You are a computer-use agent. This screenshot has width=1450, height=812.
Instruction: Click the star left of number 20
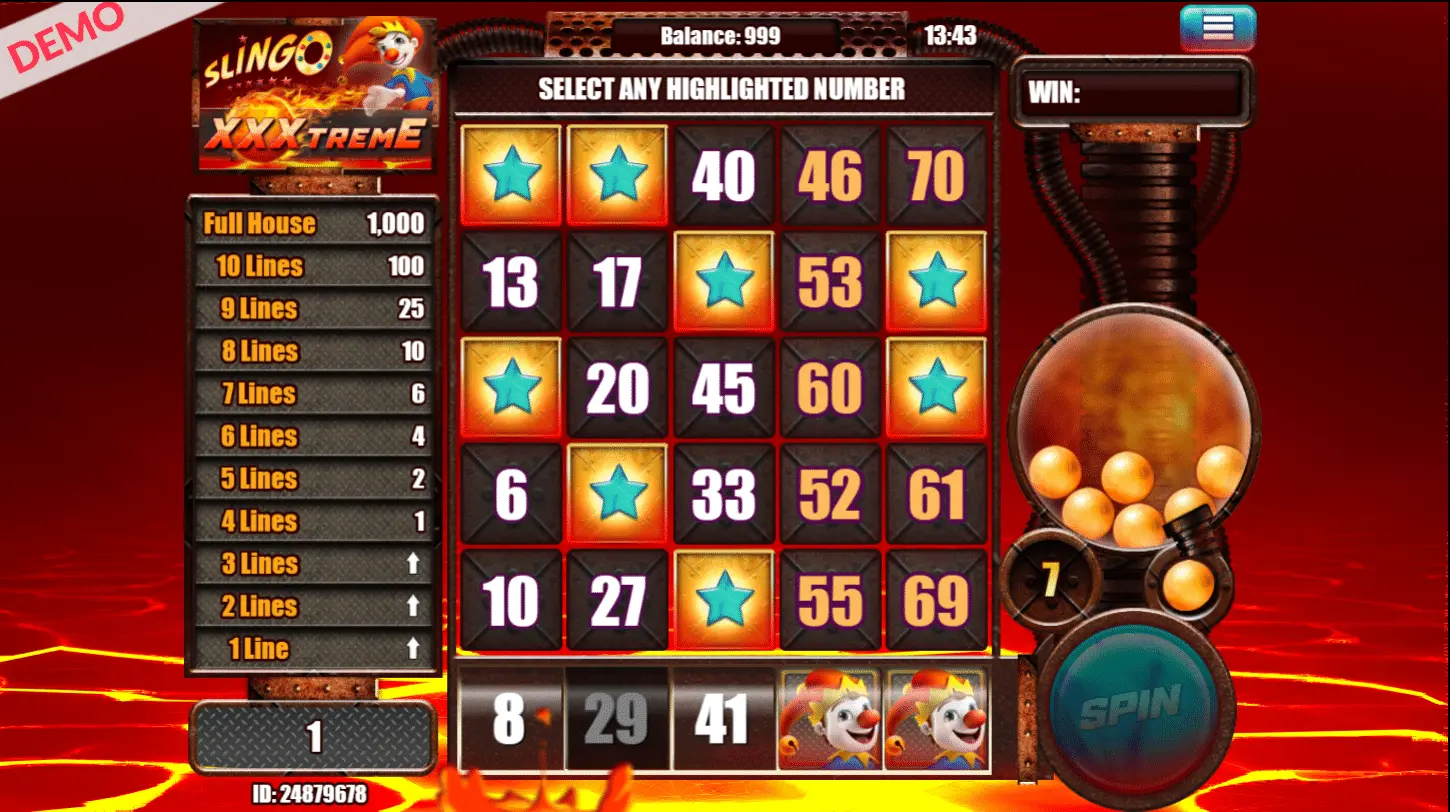[x=511, y=387]
